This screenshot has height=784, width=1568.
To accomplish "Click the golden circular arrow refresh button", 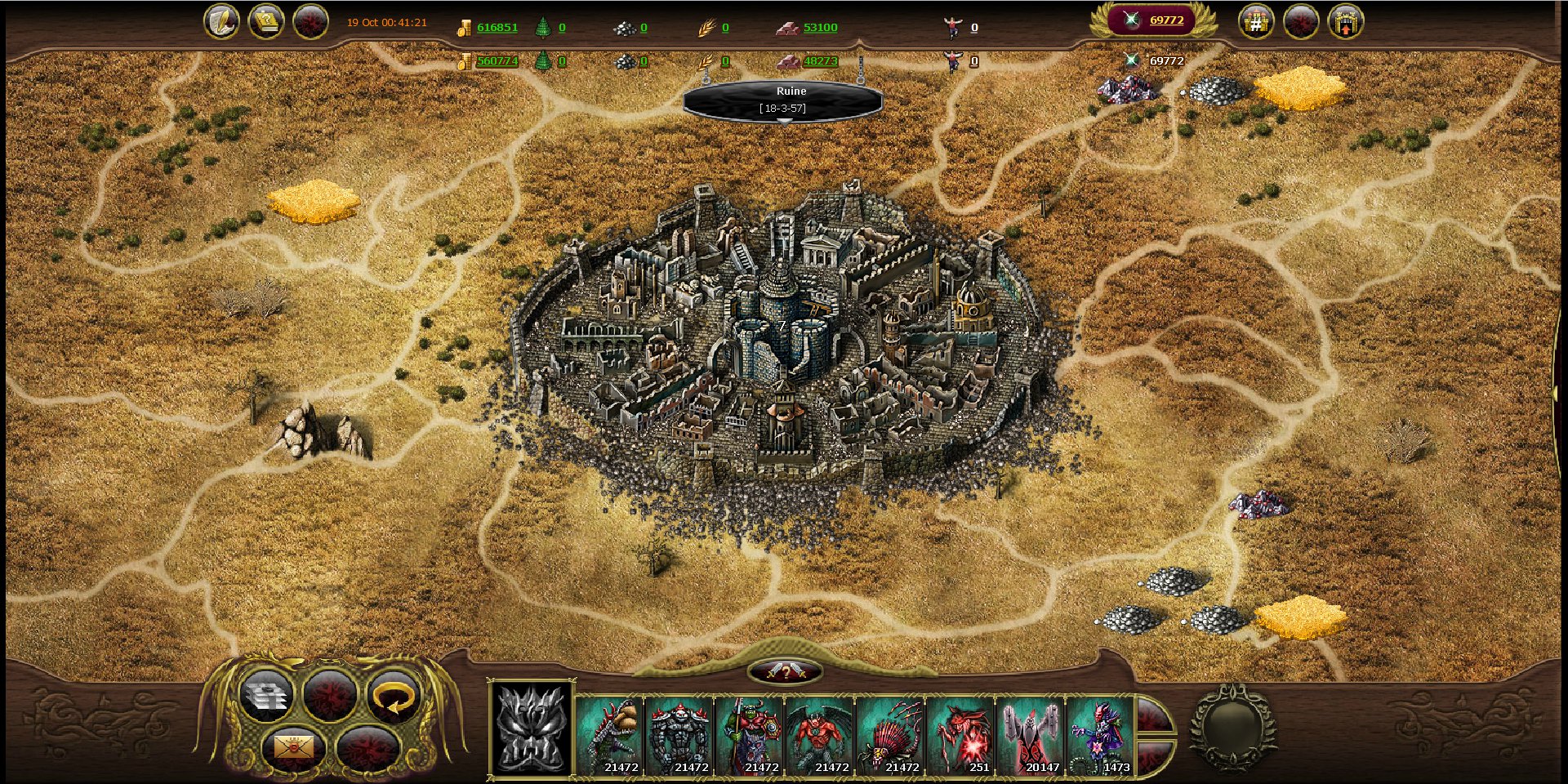I will 393,697.
